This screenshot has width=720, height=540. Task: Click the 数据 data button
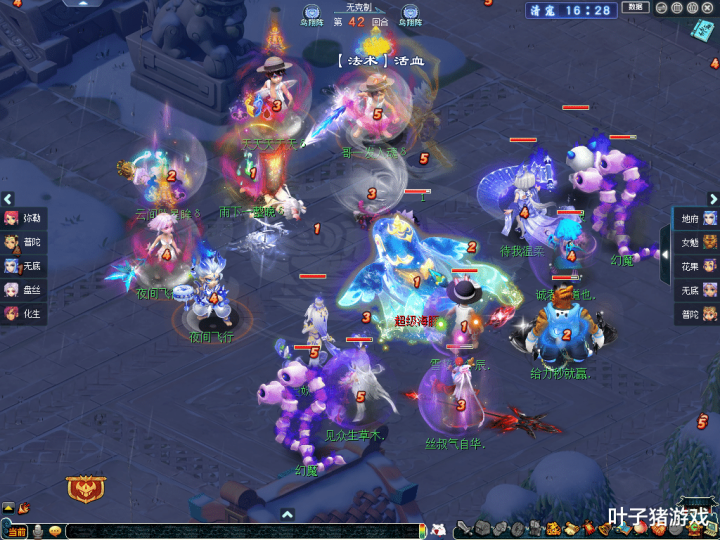point(634,8)
